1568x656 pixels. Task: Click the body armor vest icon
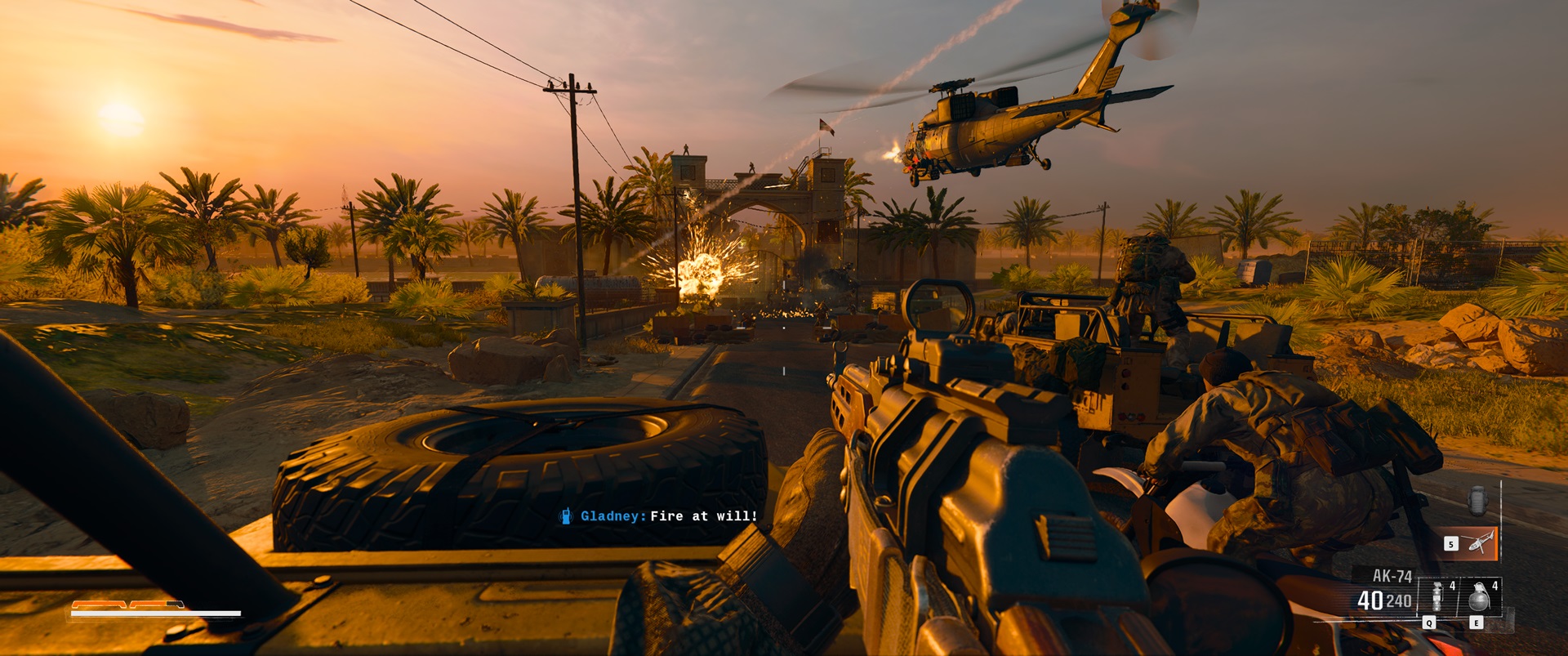click(1477, 501)
